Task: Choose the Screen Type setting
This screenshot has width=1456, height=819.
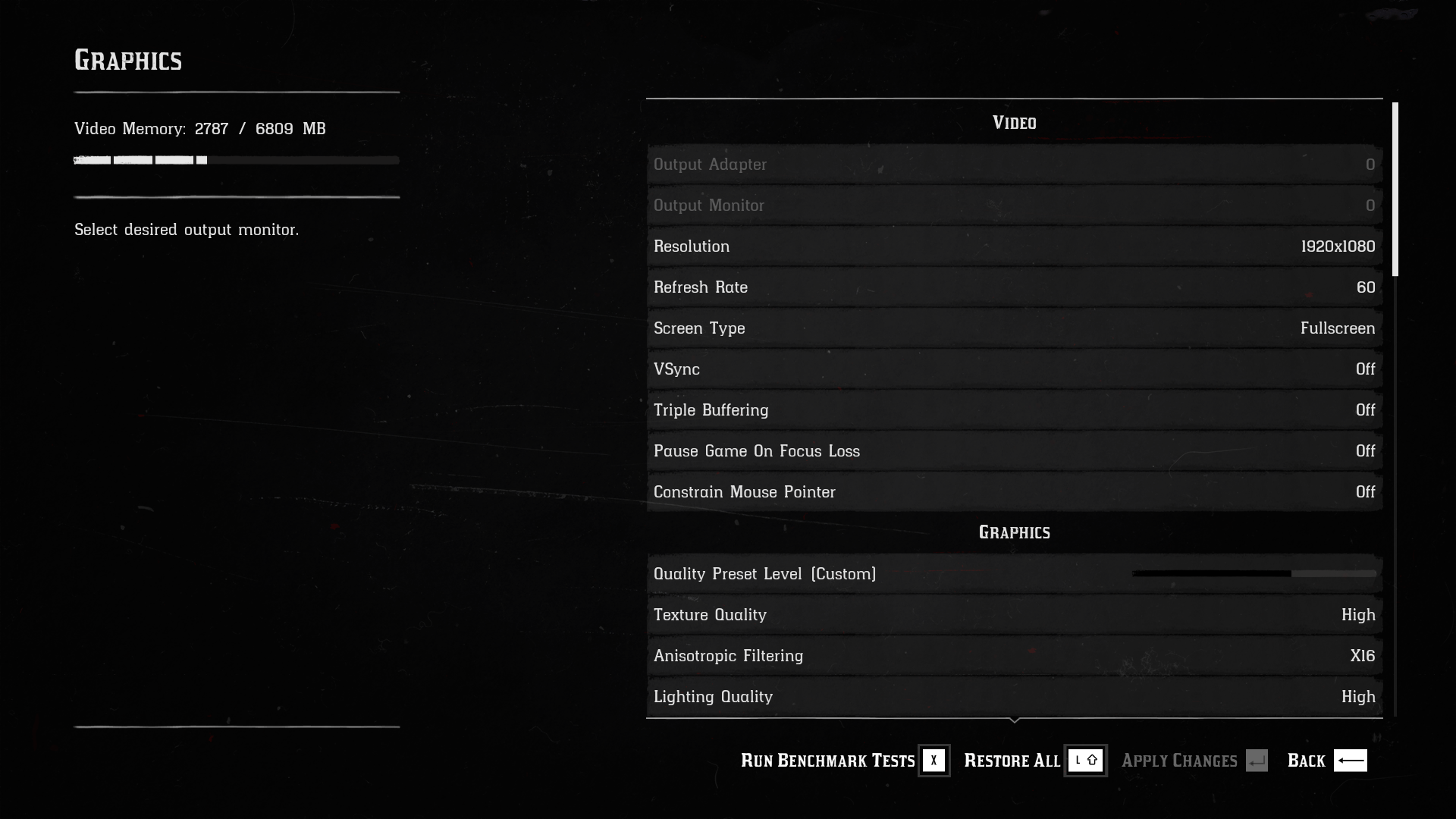Action: (1014, 328)
